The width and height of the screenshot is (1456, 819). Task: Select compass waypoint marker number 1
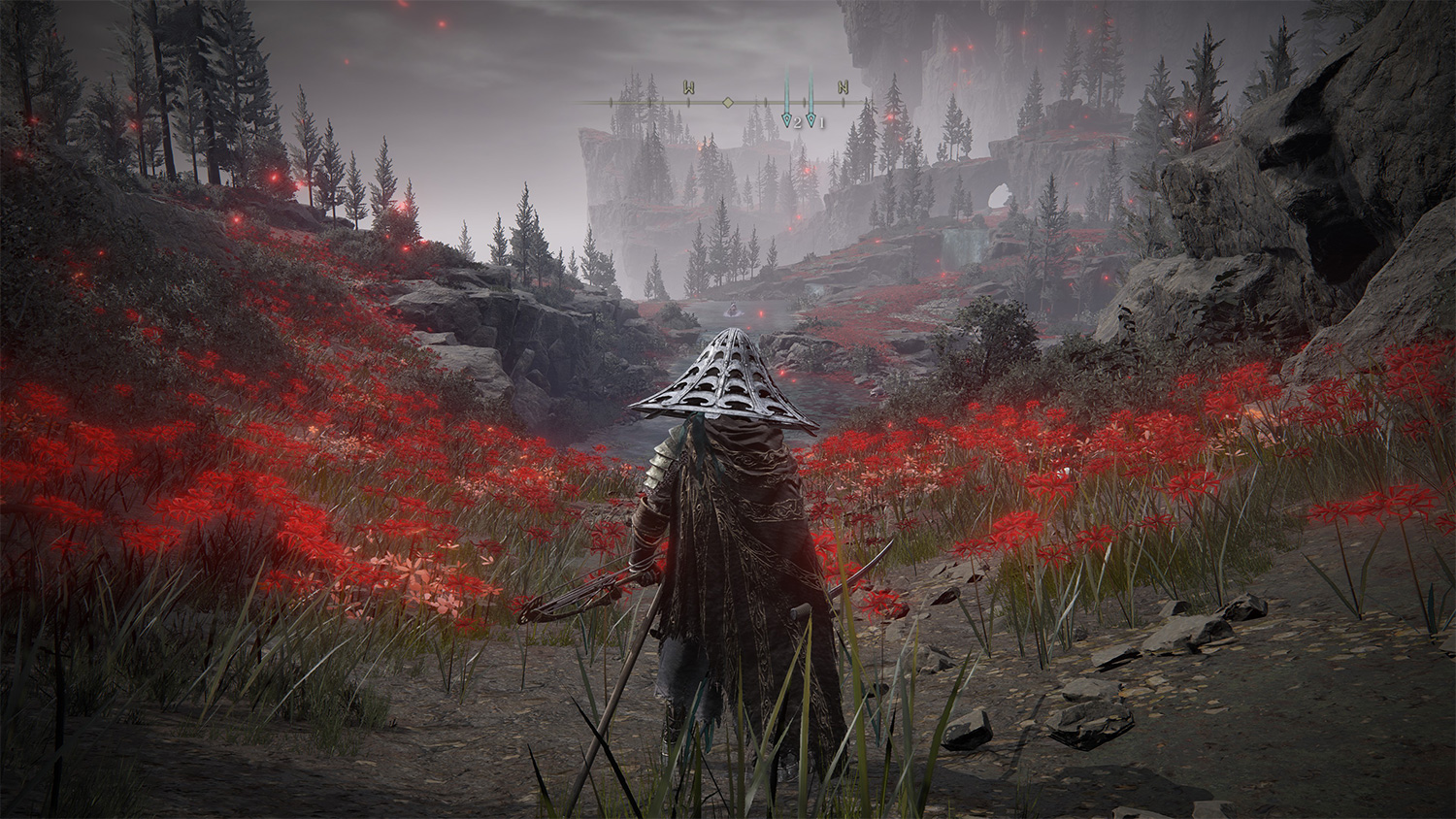811,119
